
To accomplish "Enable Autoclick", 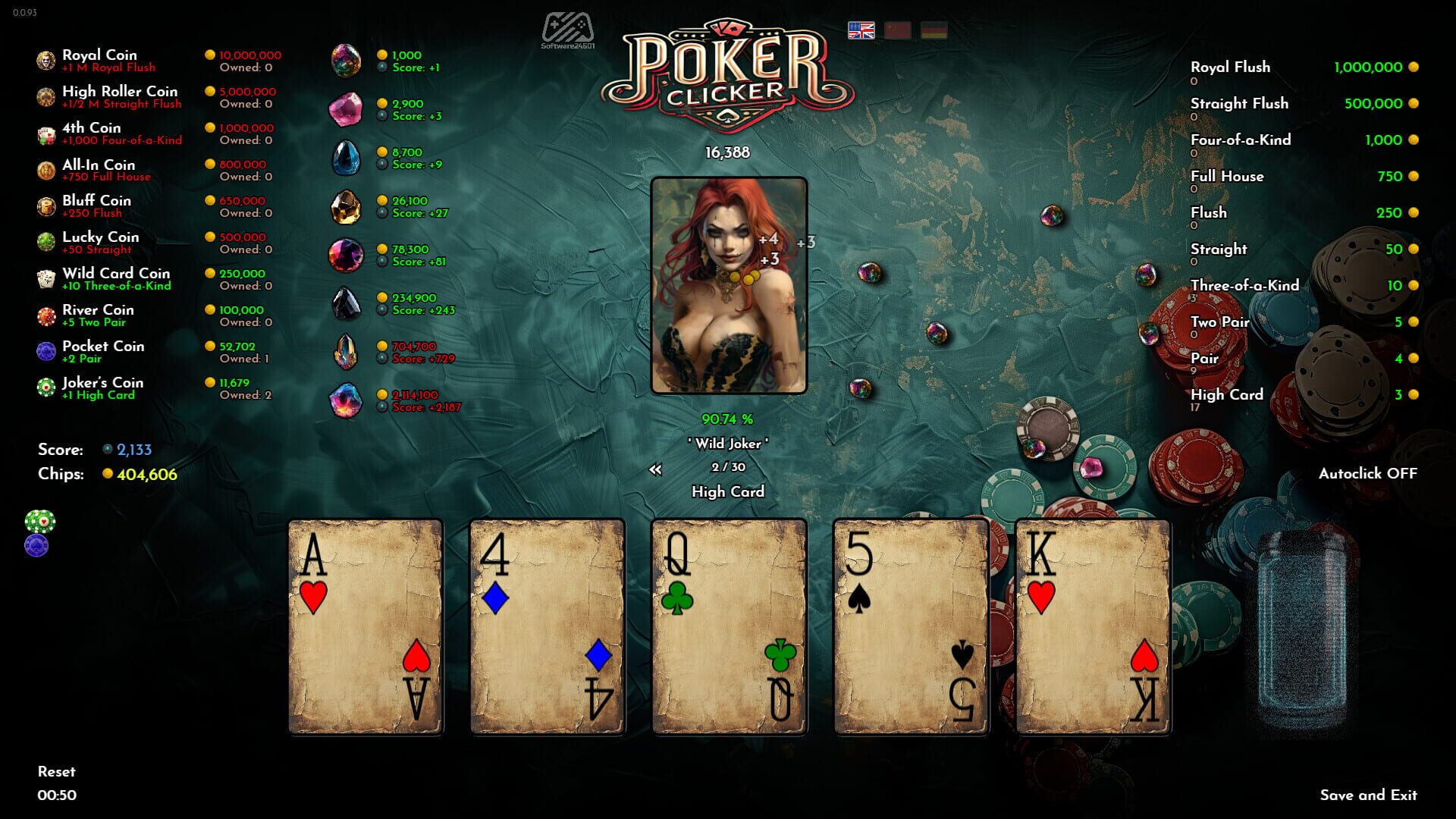I will click(x=1369, y=472).
